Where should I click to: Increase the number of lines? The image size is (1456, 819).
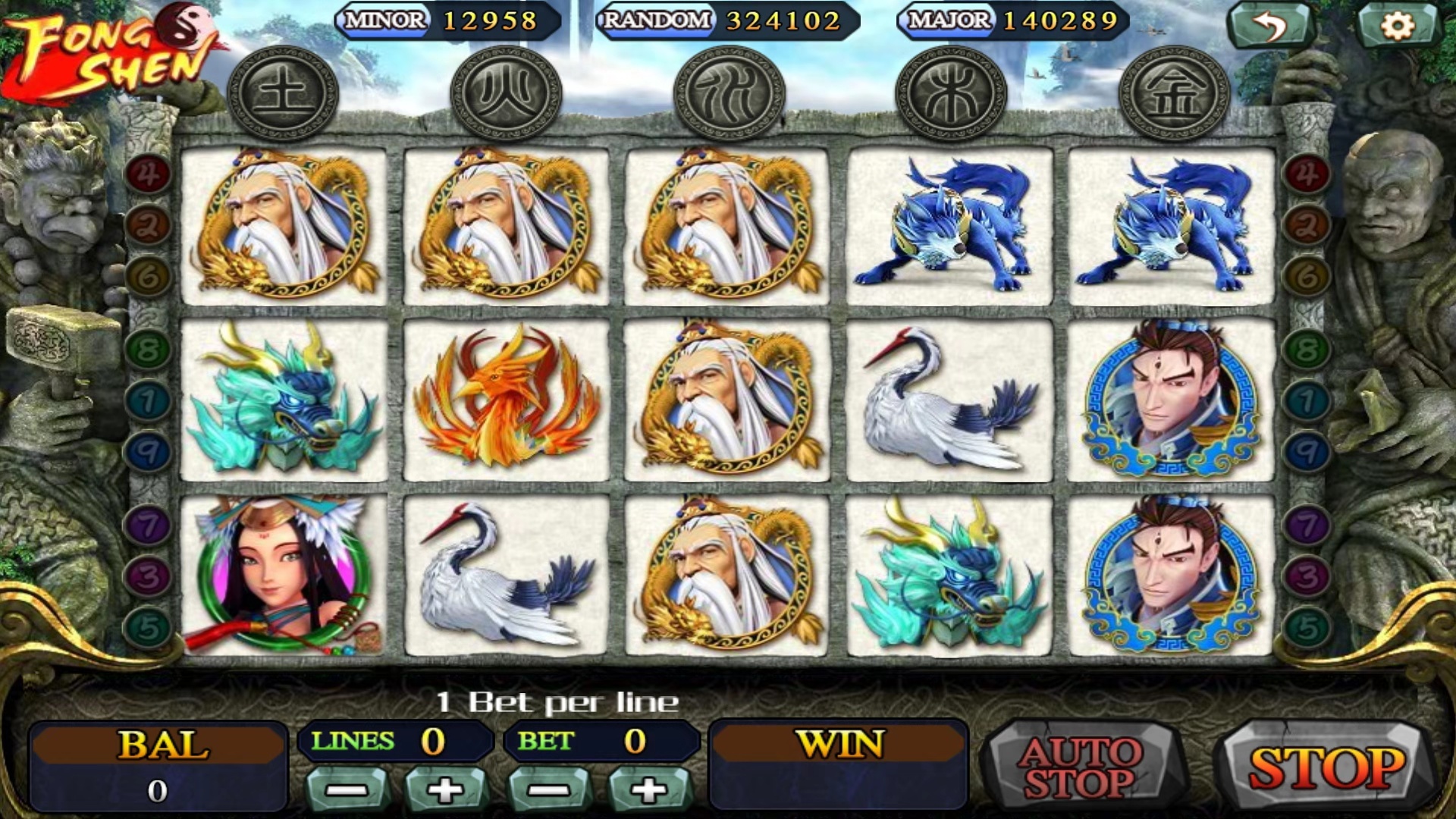pos(445,790)
